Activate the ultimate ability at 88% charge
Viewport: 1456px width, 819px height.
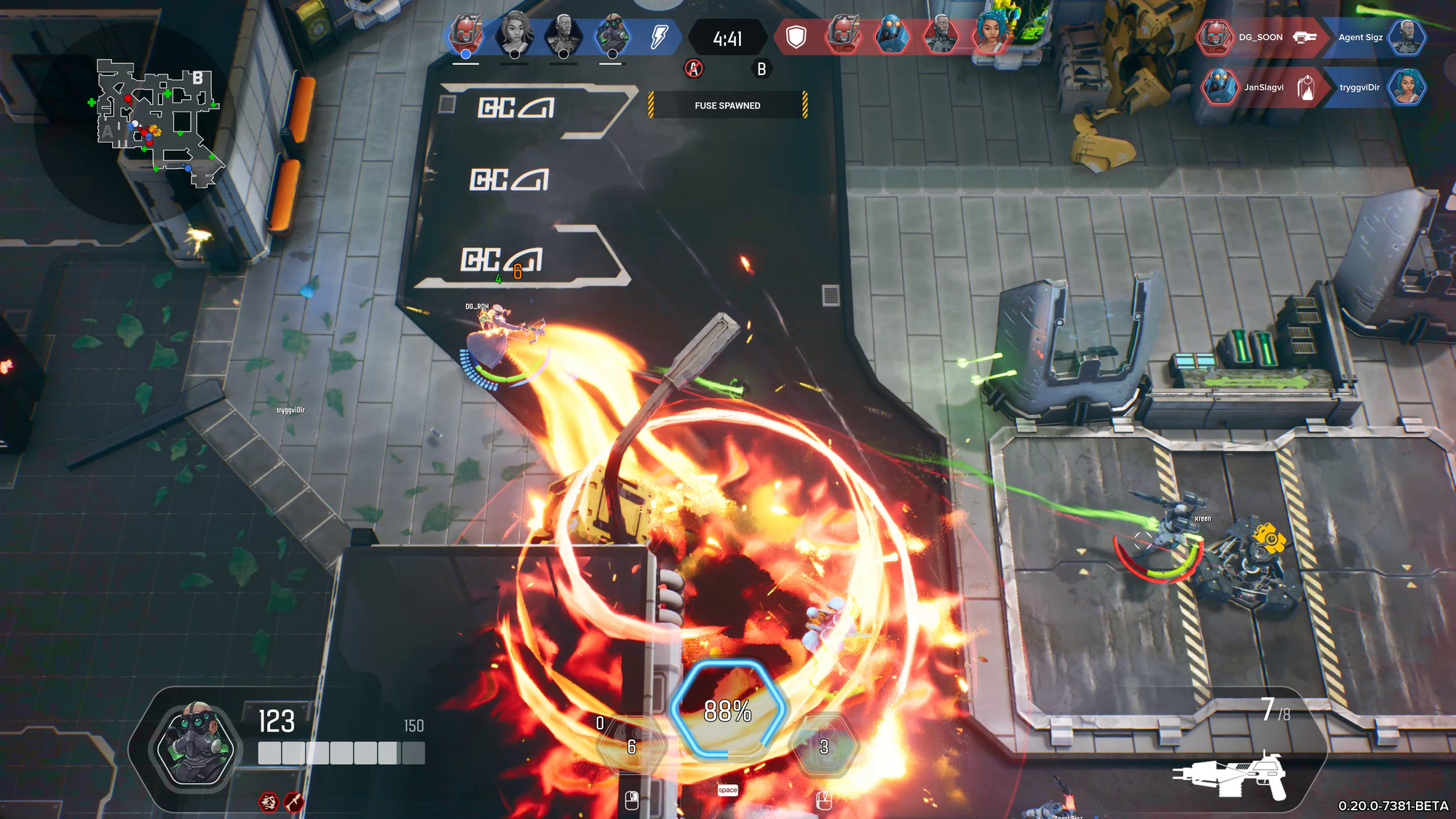click(x=727, y=711)
